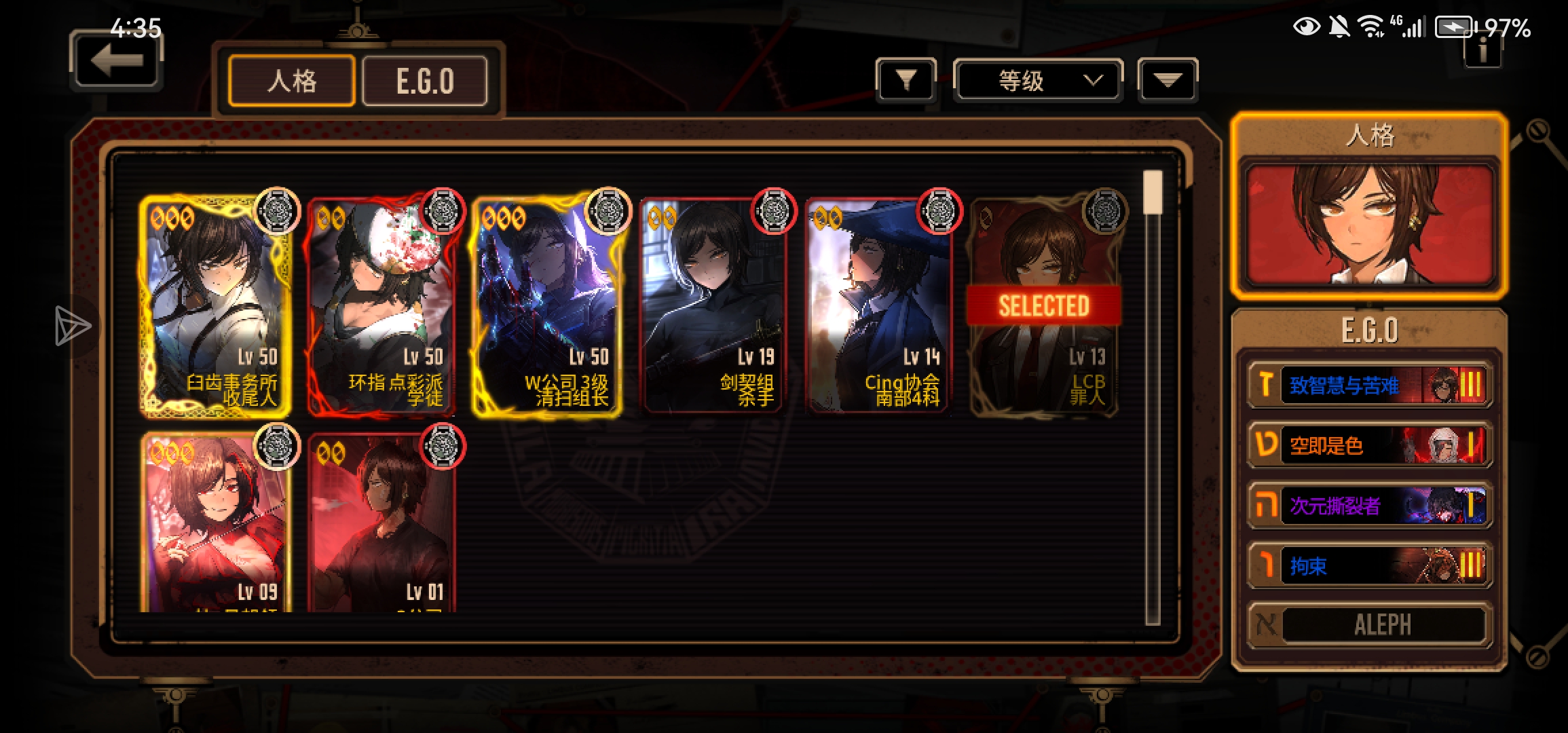
Task: Go back using the arrow button
Action: tap(116, 61)
